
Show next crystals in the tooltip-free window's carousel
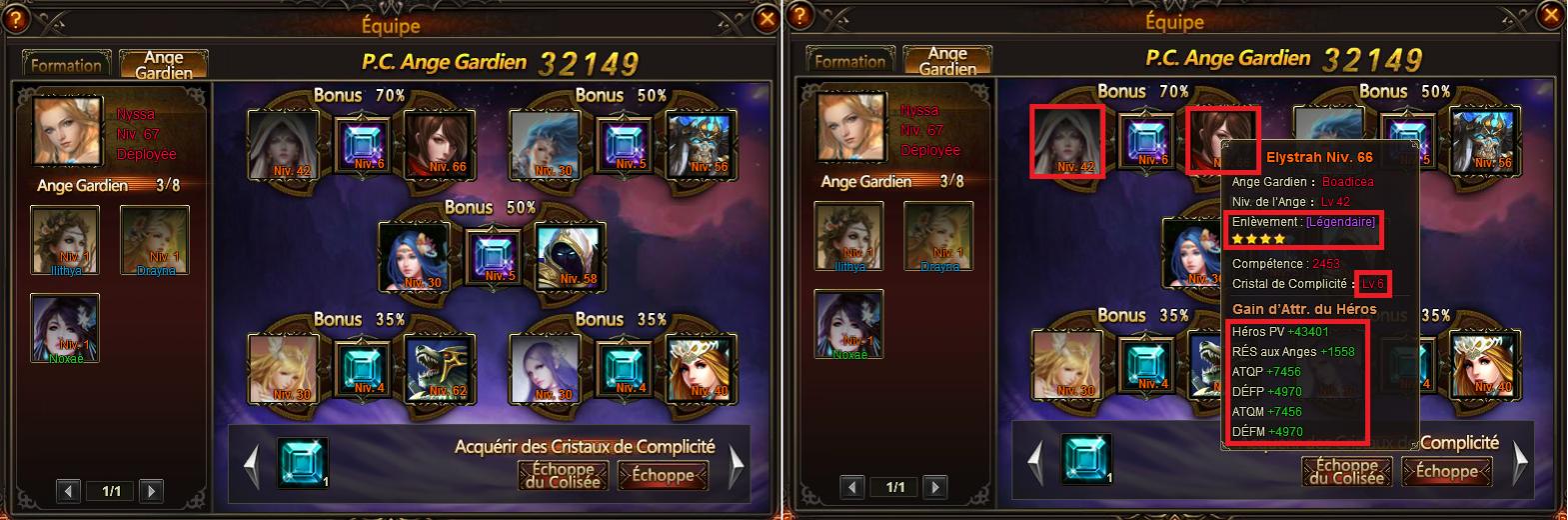pyautogui.click(x=737, y=465)
